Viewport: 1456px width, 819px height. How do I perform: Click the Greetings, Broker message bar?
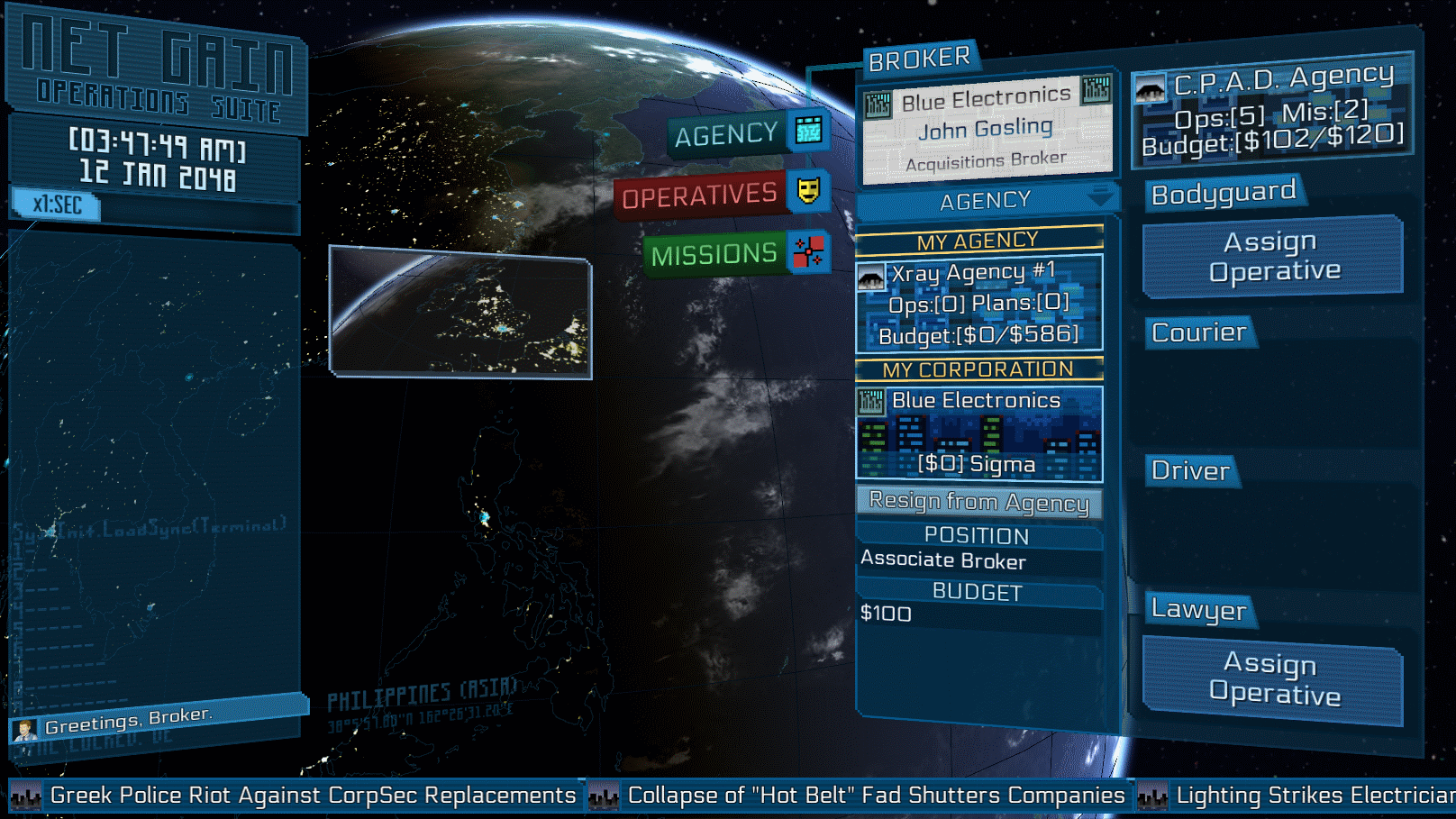159,719
